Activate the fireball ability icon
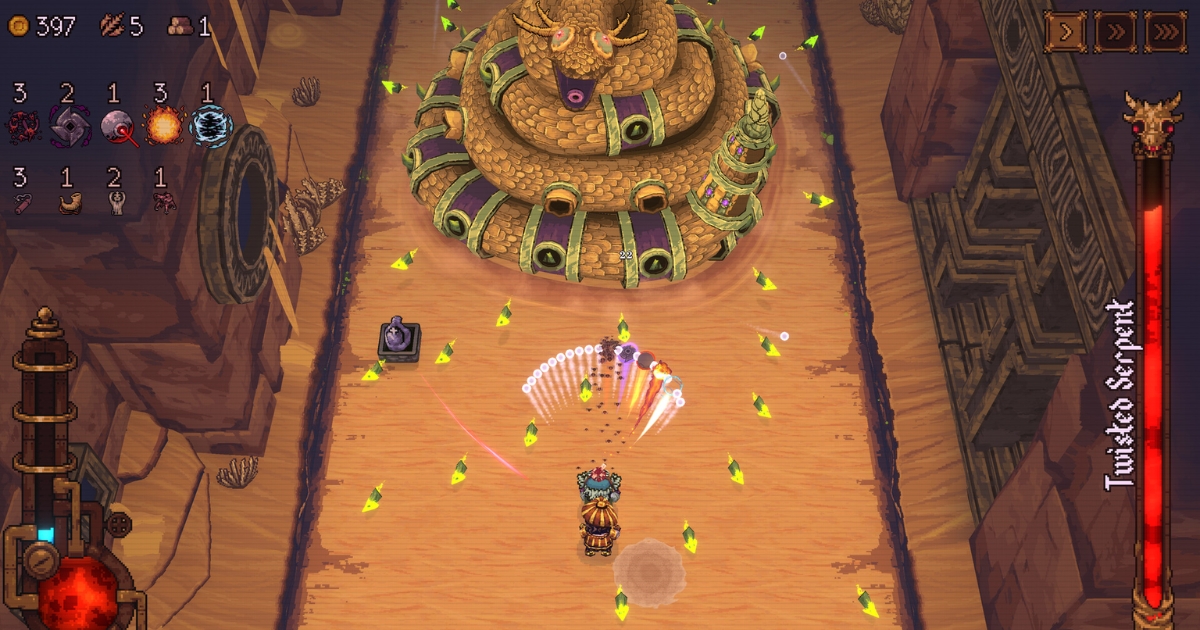1200x630 pixels. click(x=163, y=127)
